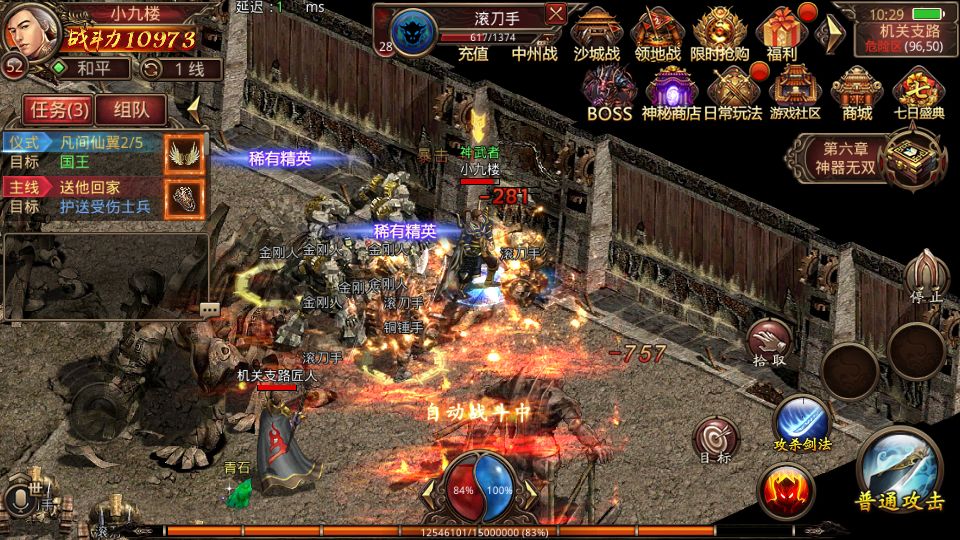The width and height of the screenshot is (960, 540).
Task: Open 日常玩法 daily activities
Action: click(x=733, y=92)
